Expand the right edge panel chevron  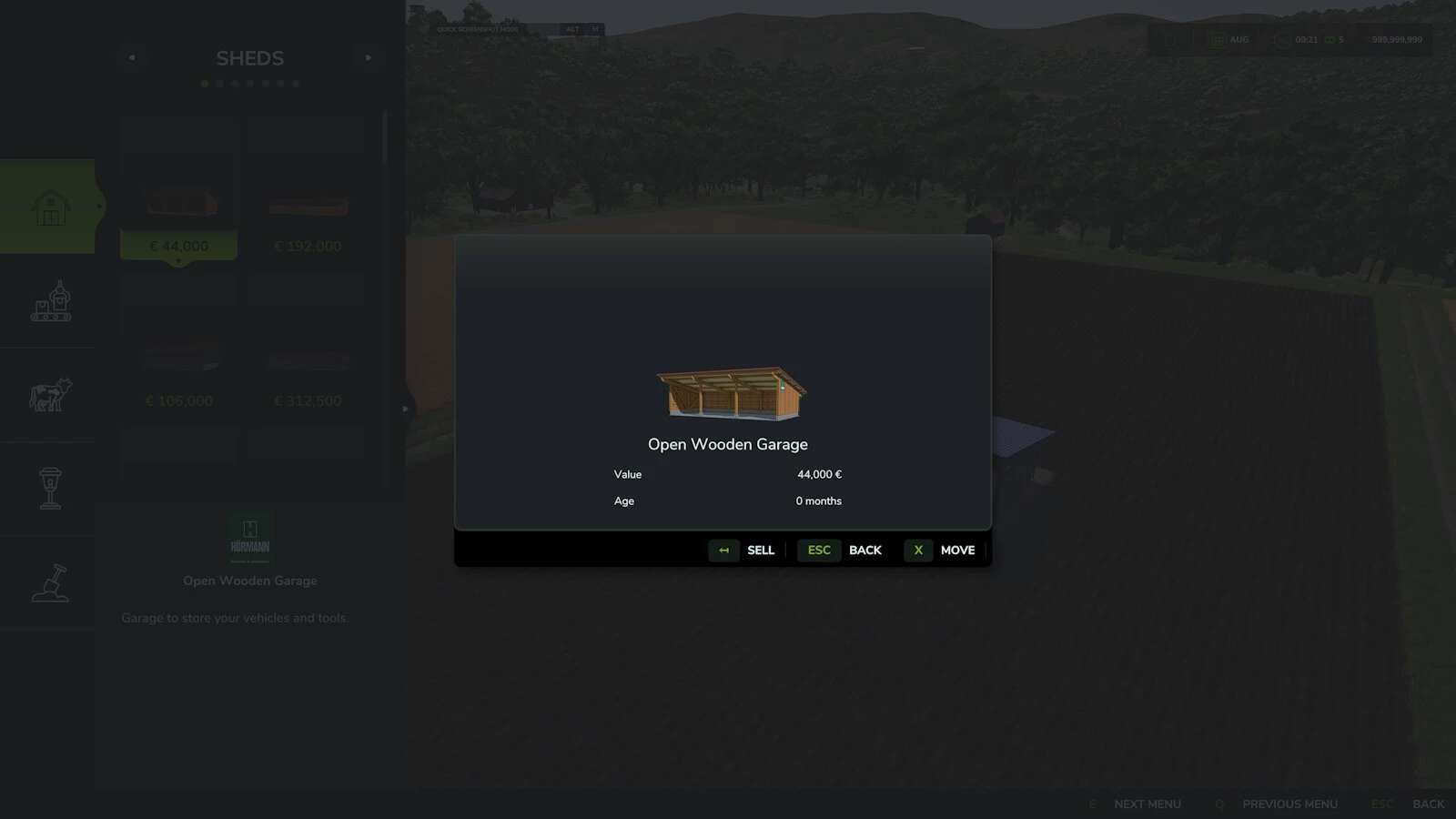pyautogui.click(x=403, y=409)
